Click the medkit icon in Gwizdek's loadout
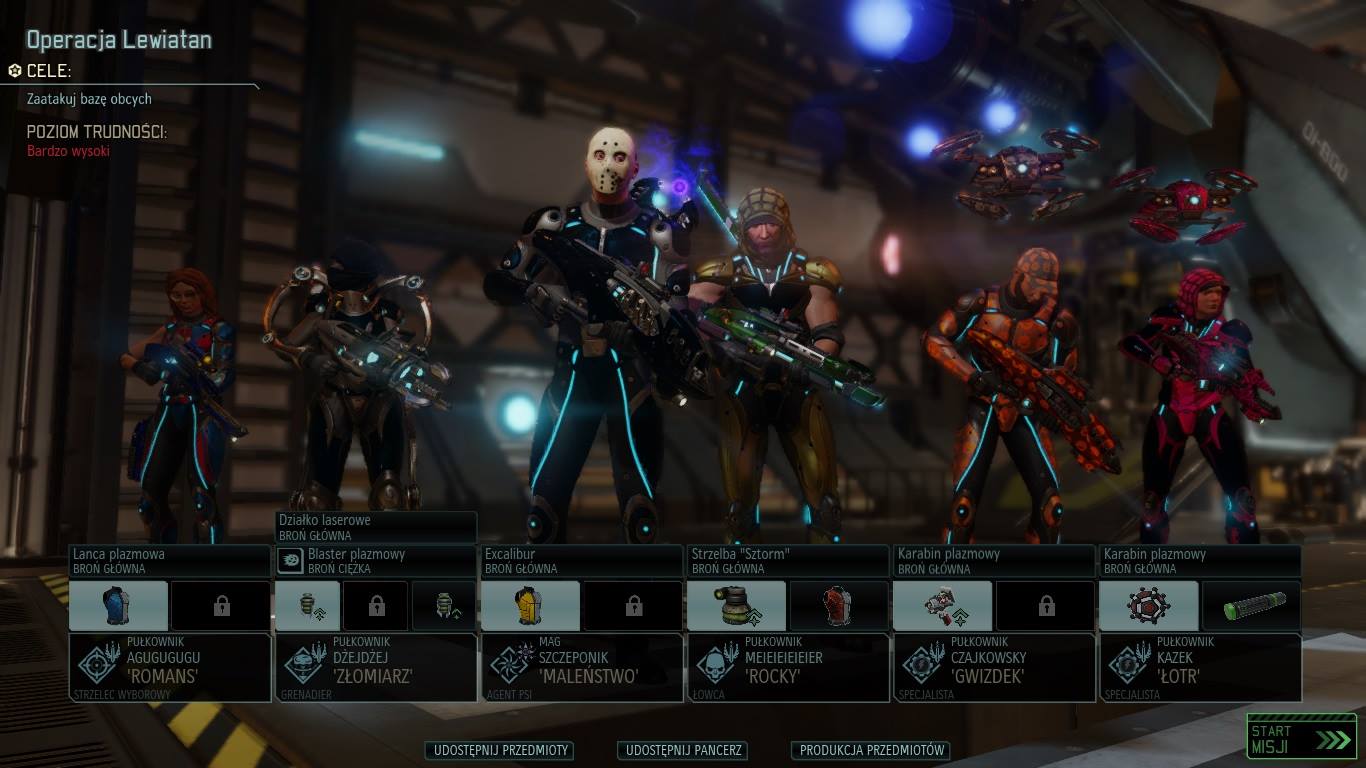Screen dimensions: 1366x768 (x=944, y=605)
